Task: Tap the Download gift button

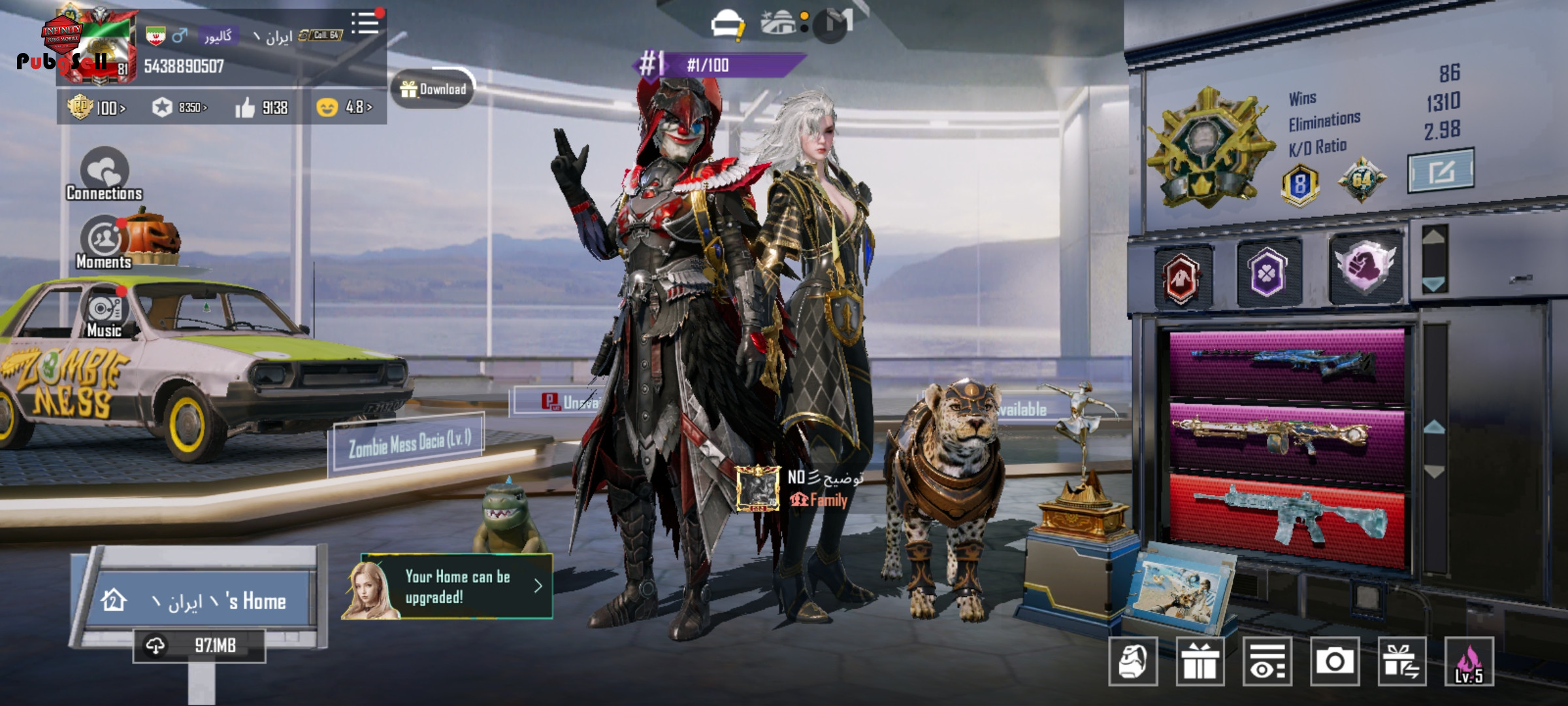Action: [x=434, y=90]
